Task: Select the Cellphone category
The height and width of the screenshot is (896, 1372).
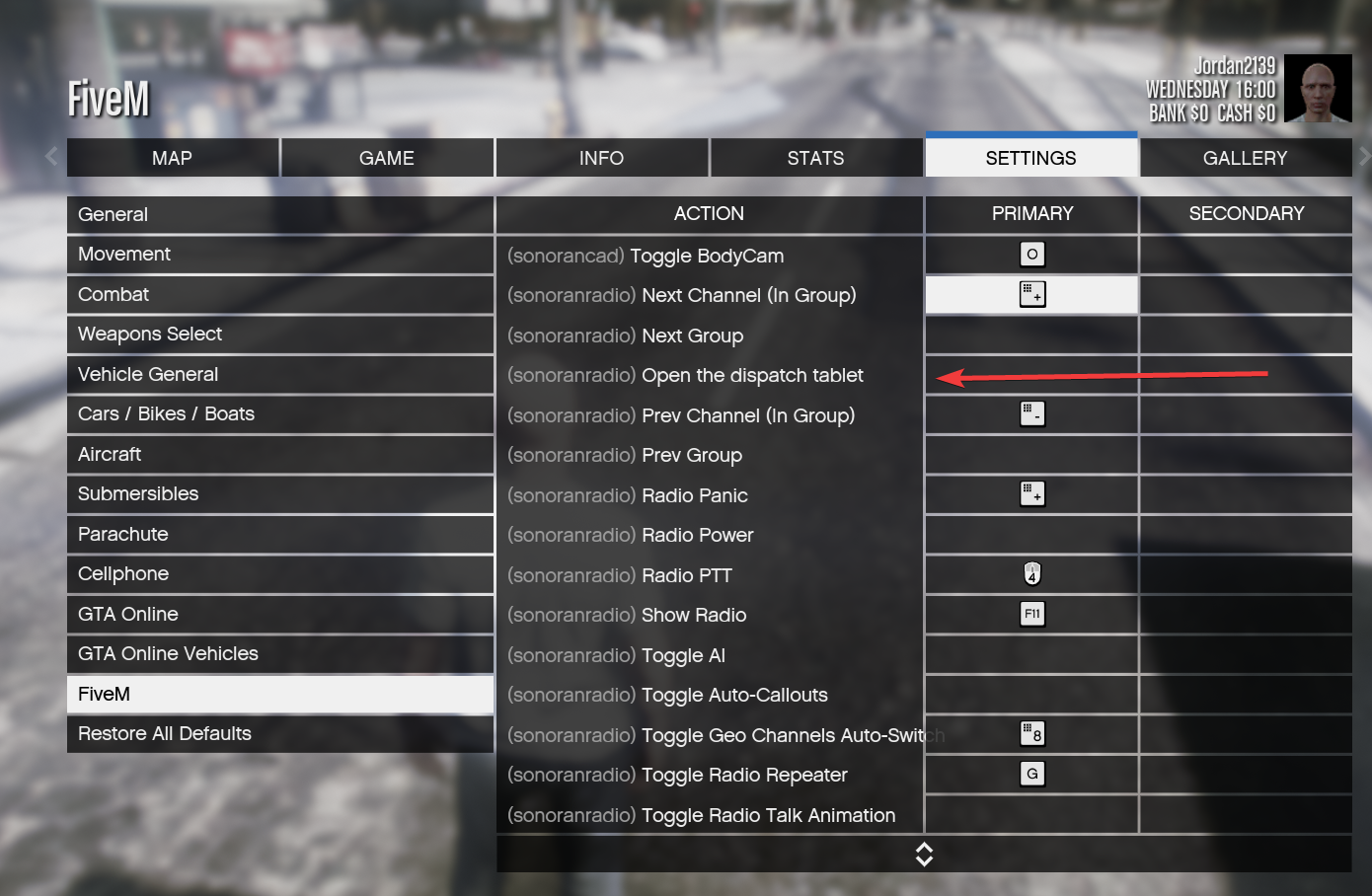Action: [x=280, y=574]
